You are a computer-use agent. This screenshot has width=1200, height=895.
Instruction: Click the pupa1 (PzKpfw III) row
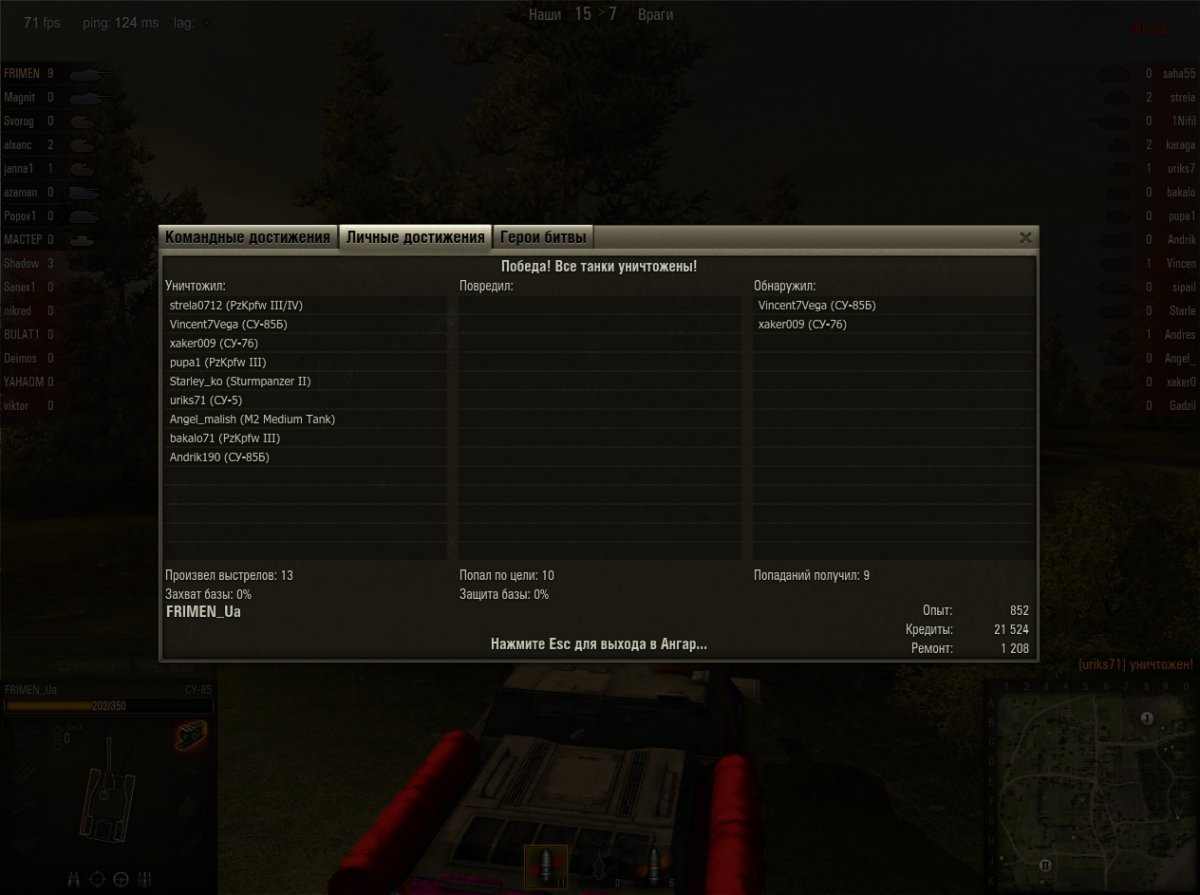[218, 362]
